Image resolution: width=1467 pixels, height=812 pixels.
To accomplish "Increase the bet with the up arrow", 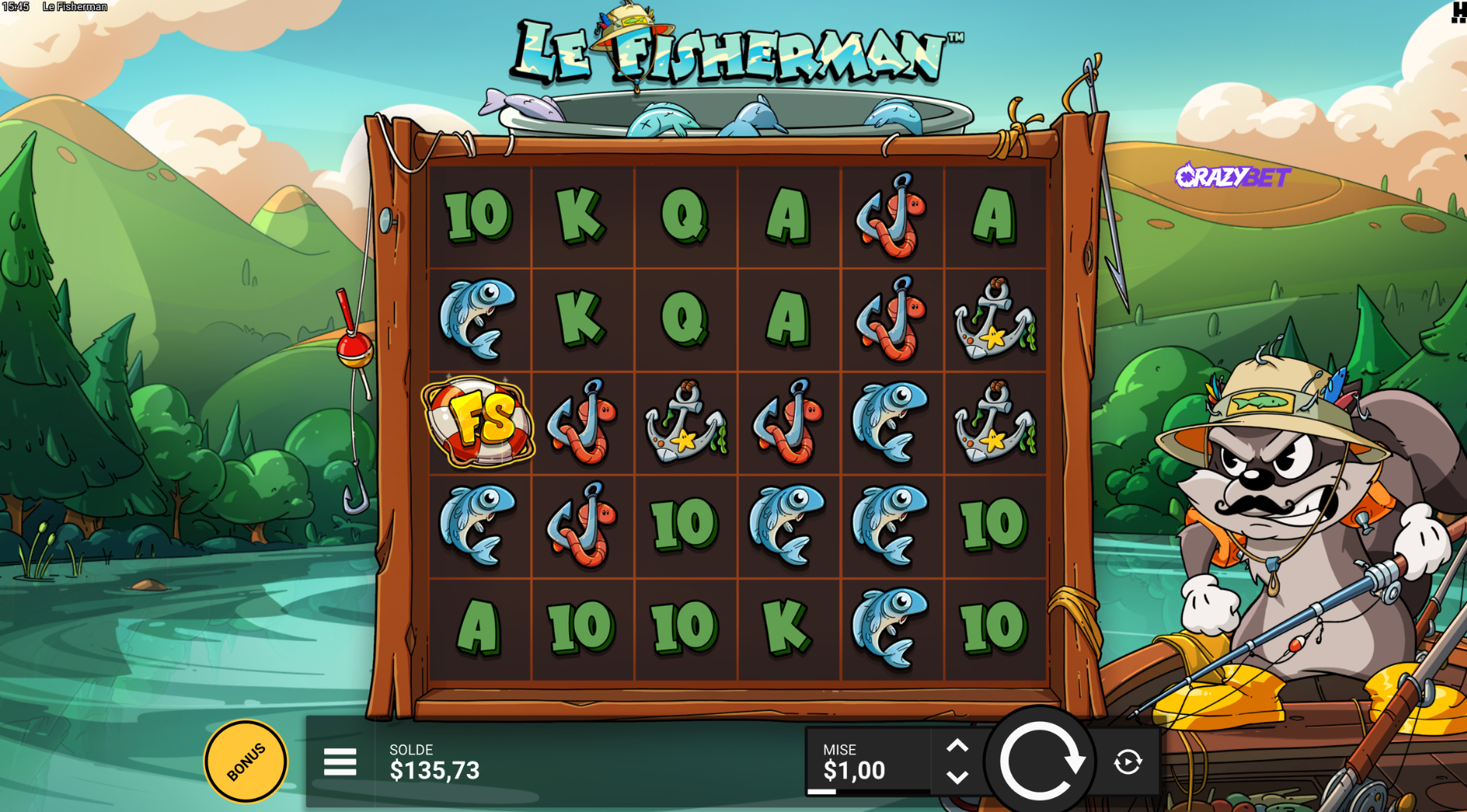I will [957, 747].
